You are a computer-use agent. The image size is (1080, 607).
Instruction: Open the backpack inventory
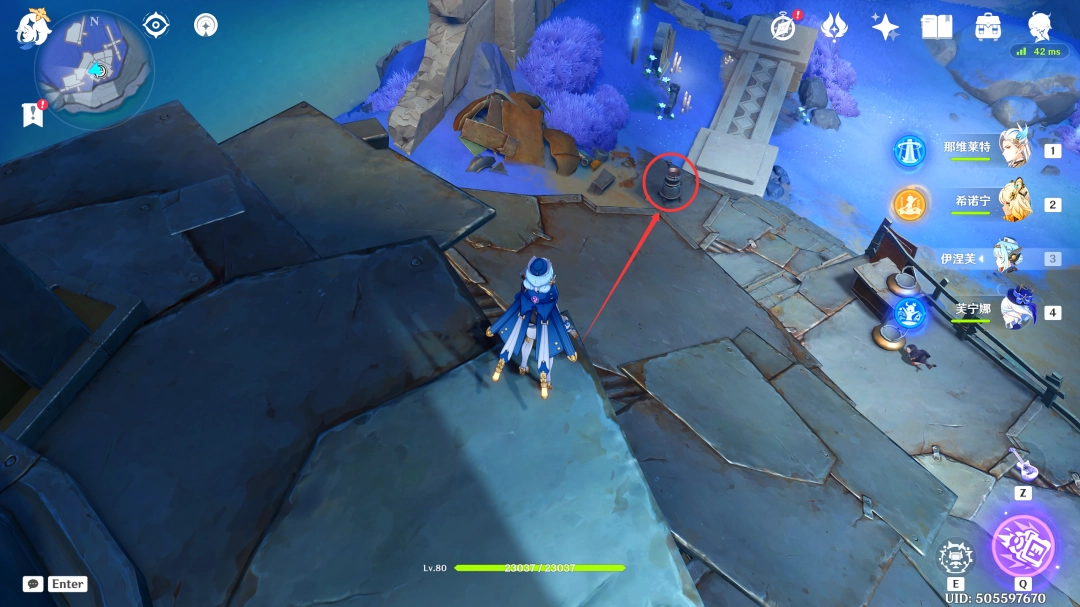pos(988,28)
